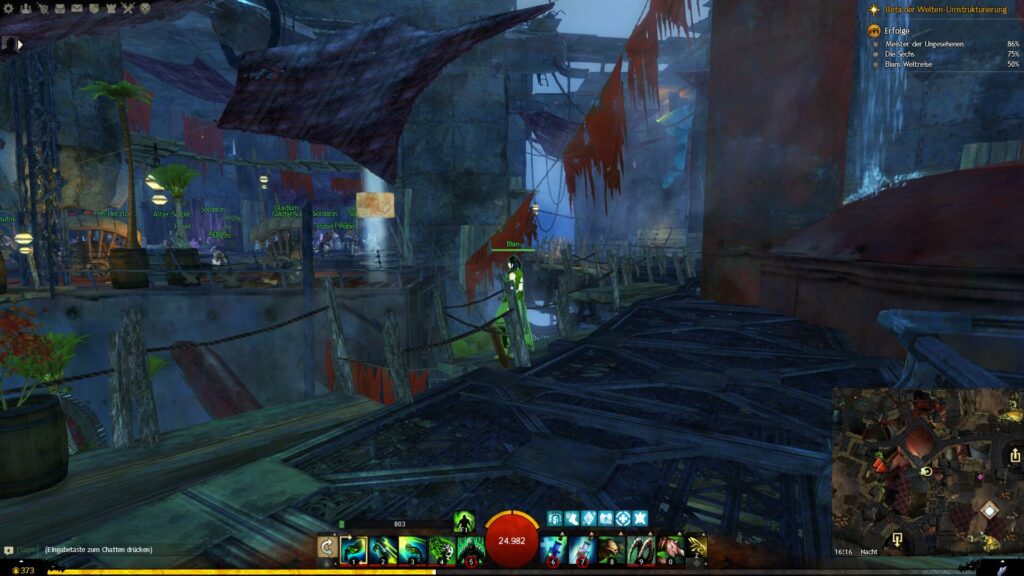
Task: Use healing skill in slot 6
Action: pyautogui.click(x=554, y=548)
